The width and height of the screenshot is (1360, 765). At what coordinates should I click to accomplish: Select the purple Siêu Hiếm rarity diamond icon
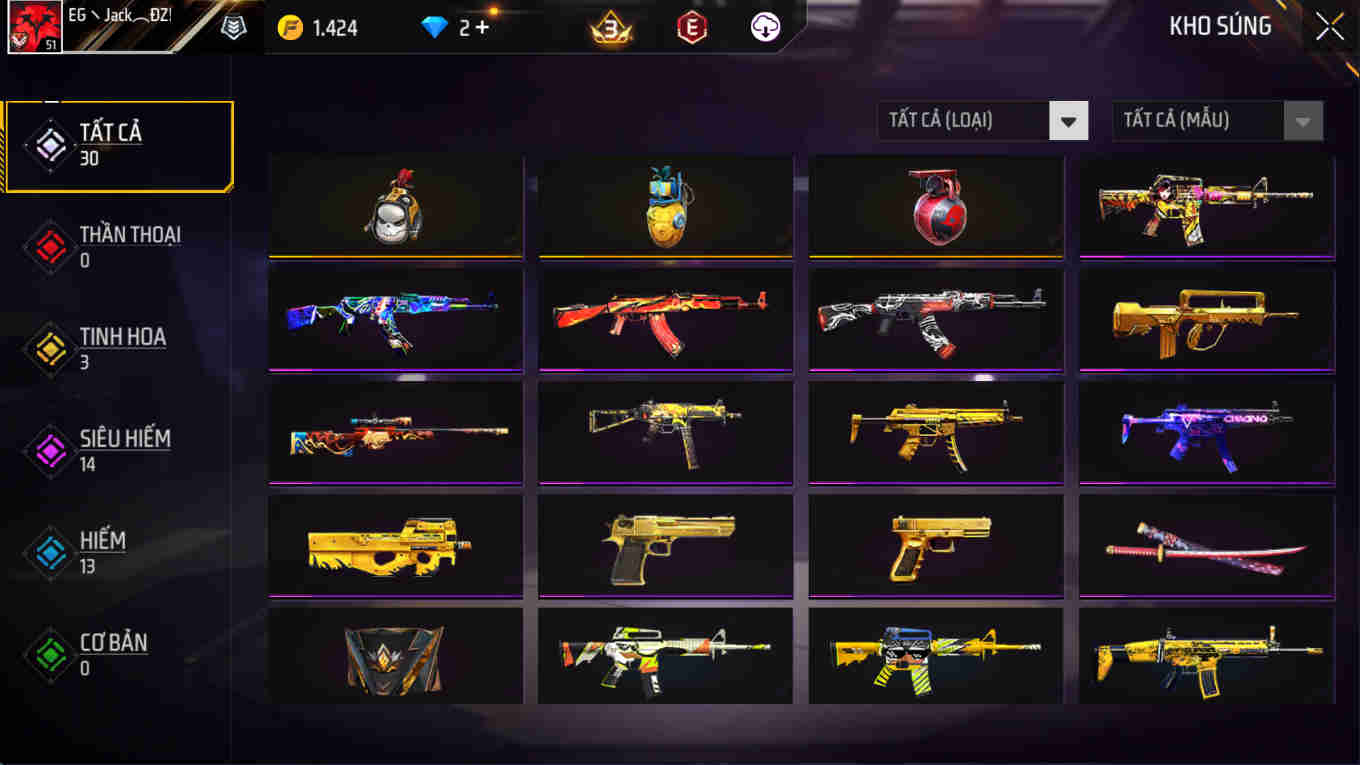pyautogui.click(x=48, y=448)
